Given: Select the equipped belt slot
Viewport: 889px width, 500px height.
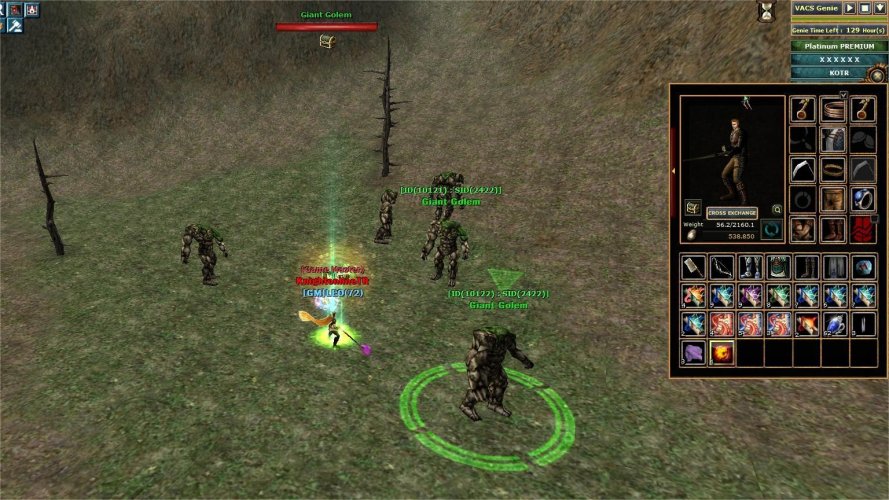Looking at the screenshot, I should (x=833, y=170).
